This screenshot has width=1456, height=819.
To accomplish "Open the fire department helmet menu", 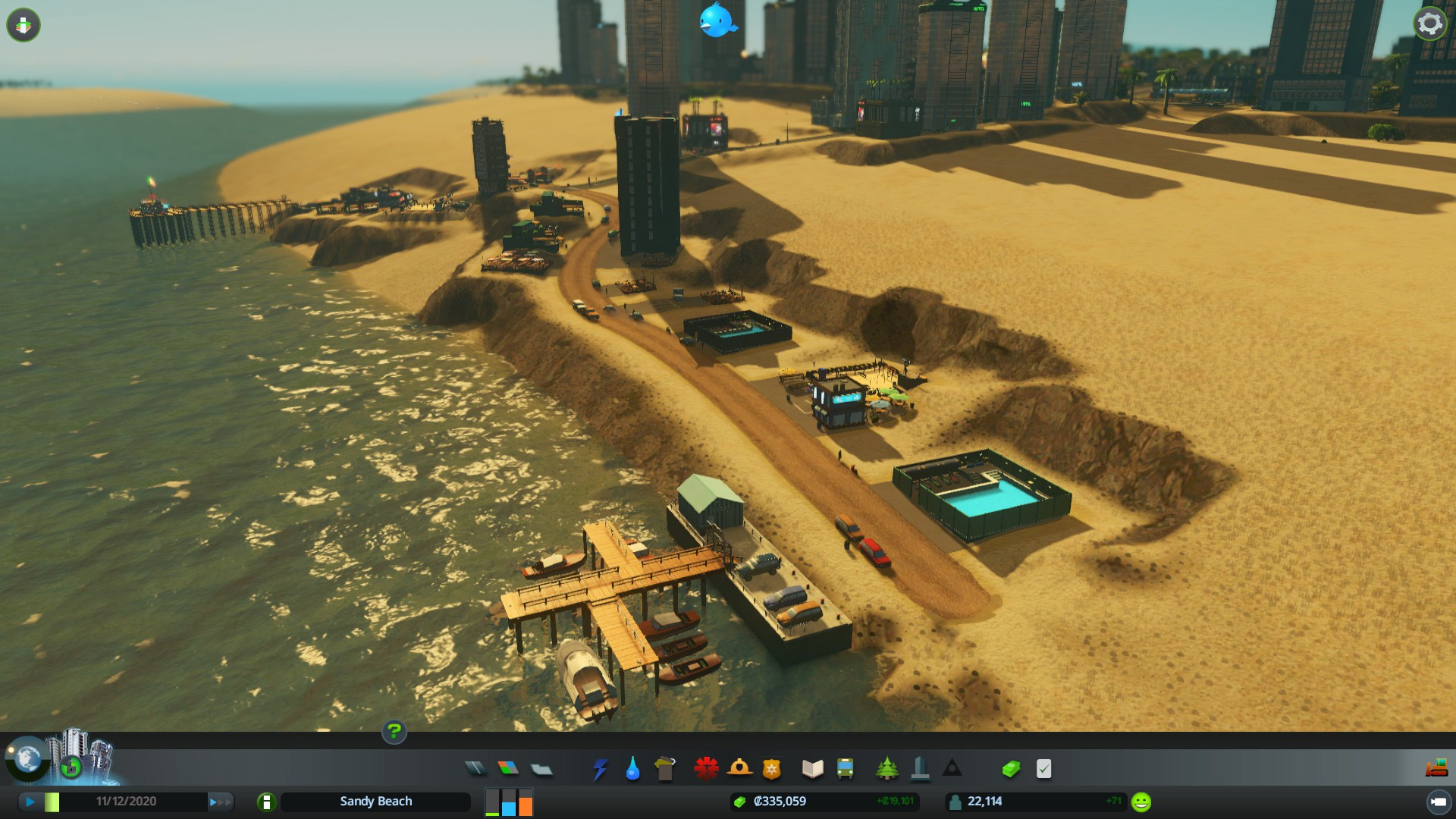I will [739, 769].
